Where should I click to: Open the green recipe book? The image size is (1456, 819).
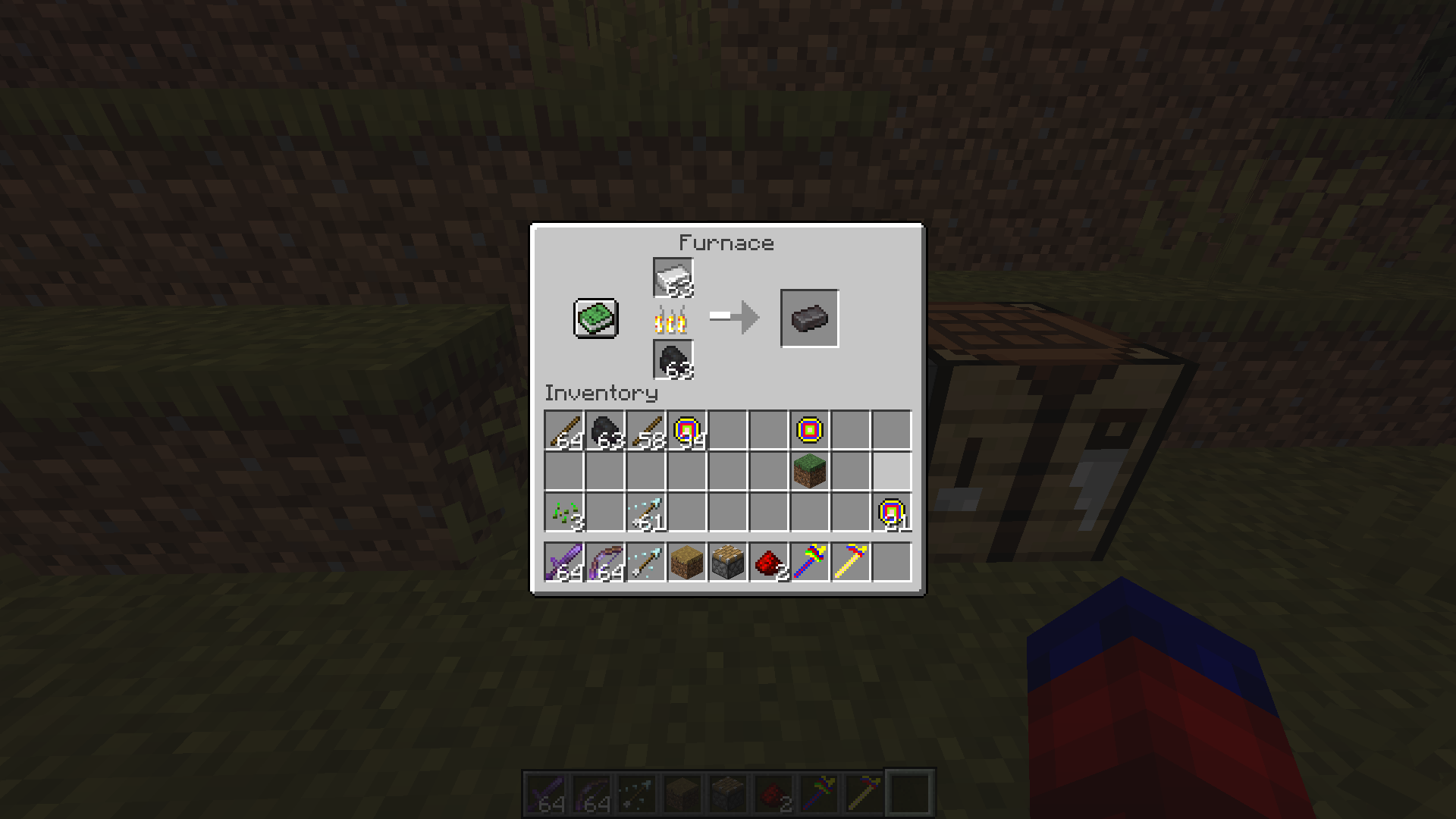pyautogui.click(x=595, y=318)
